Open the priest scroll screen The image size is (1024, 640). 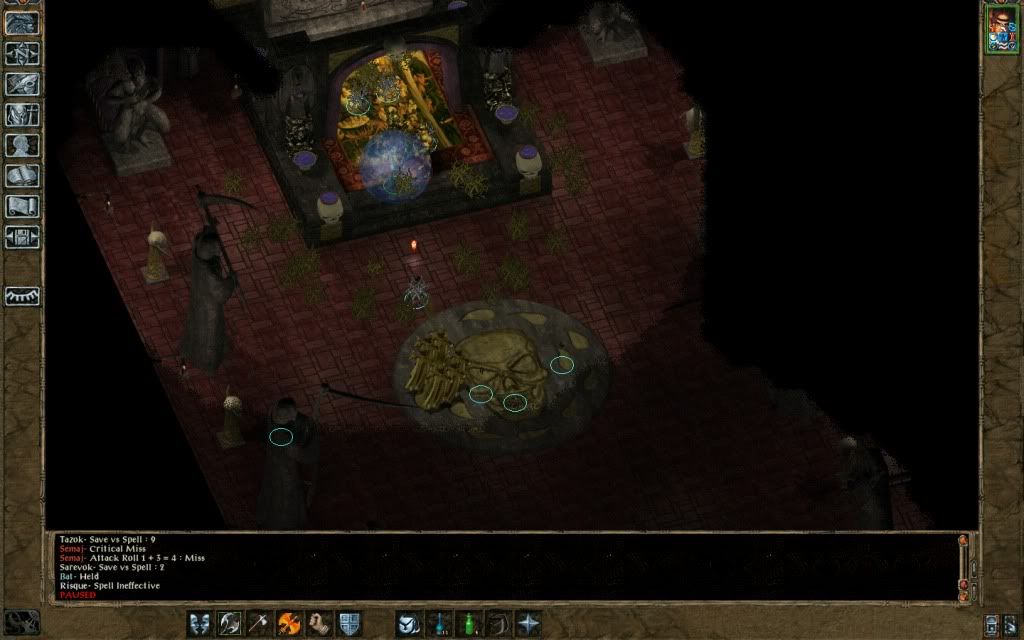[22, 207]
